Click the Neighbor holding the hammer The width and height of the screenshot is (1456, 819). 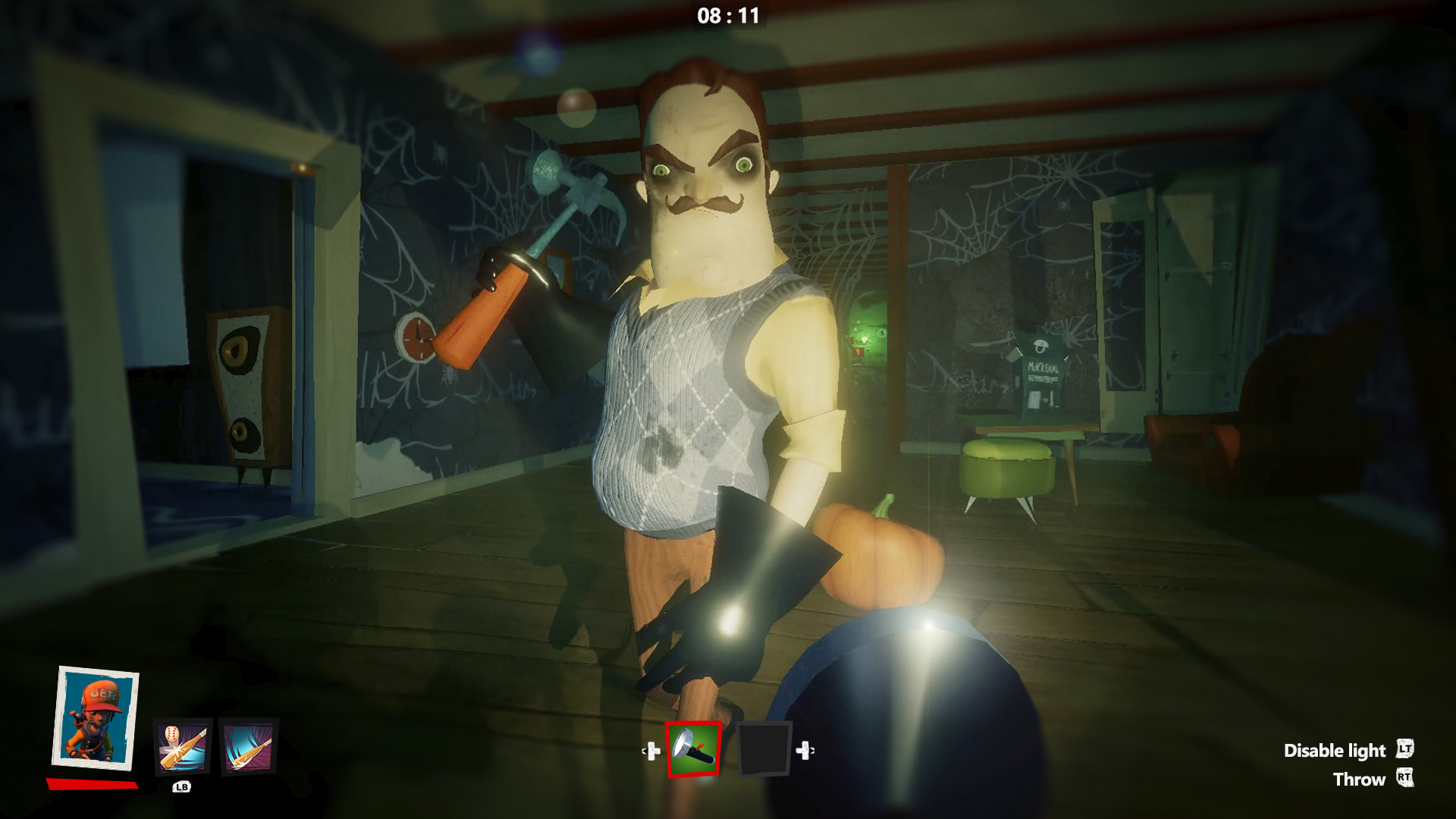pyautogui.click(x=705, y=341)
